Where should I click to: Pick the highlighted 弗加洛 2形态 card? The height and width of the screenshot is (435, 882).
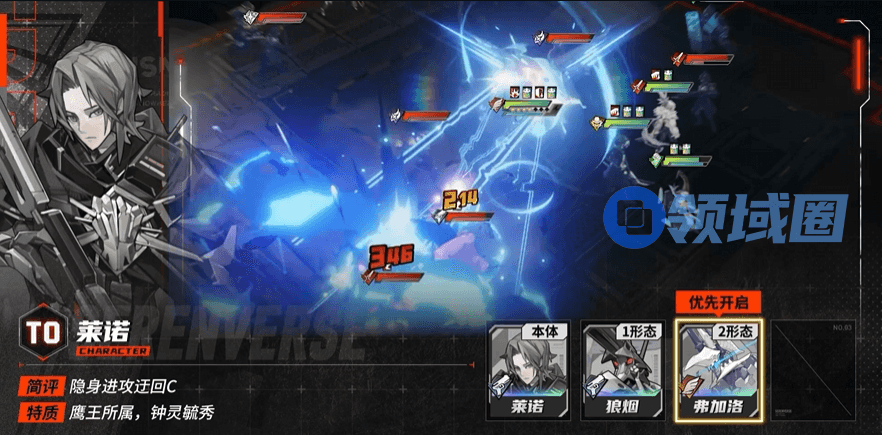[719, 370]
